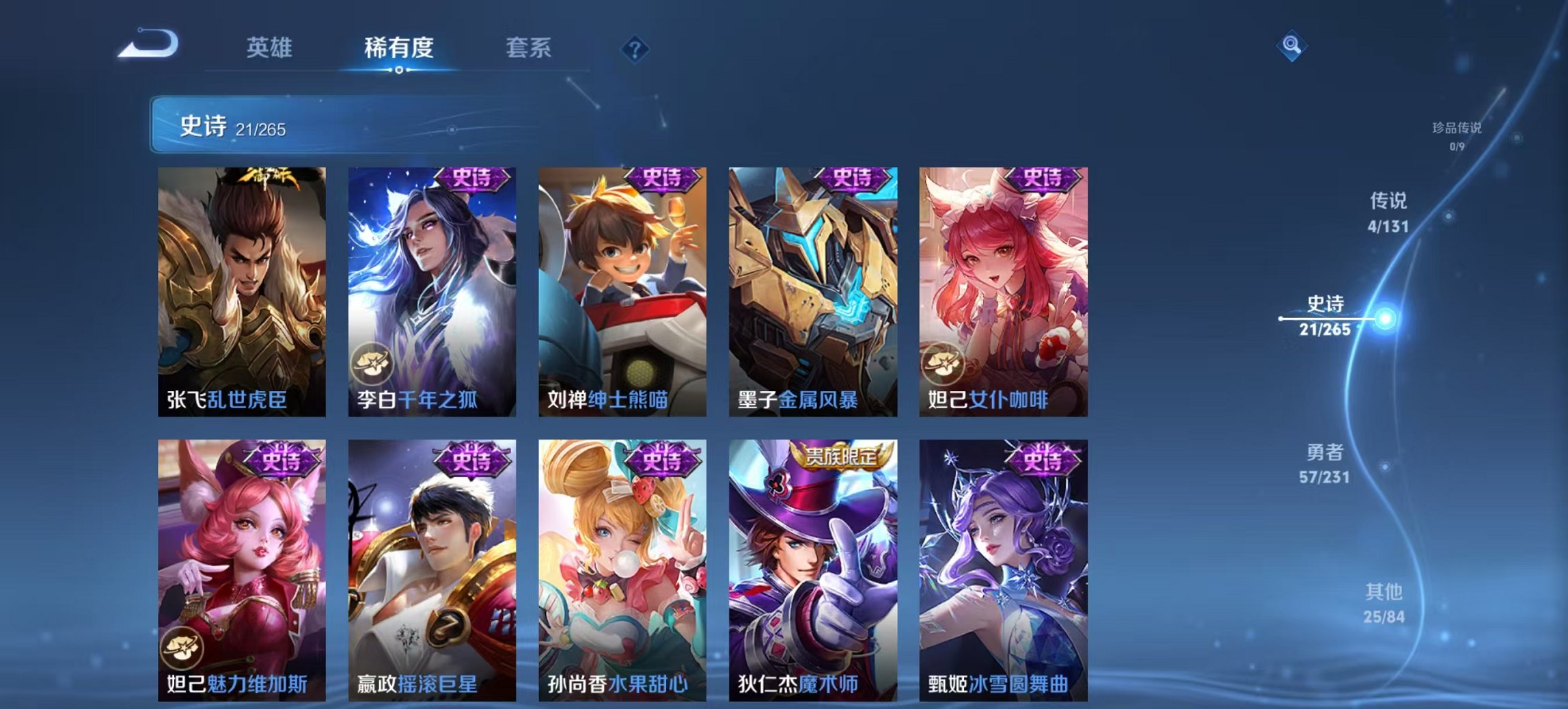Click the help question mark icon
Screen dimensions: 1568x709
635,48
